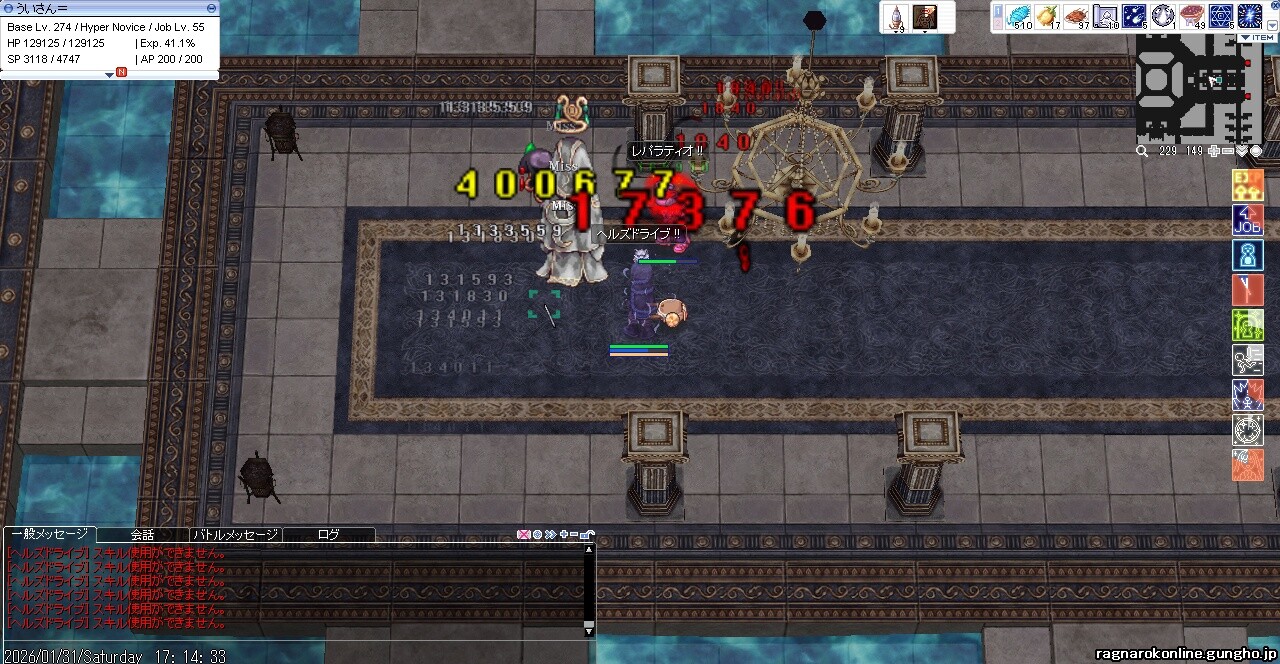Show the ログ chat tab

click(x=328, y=535)
